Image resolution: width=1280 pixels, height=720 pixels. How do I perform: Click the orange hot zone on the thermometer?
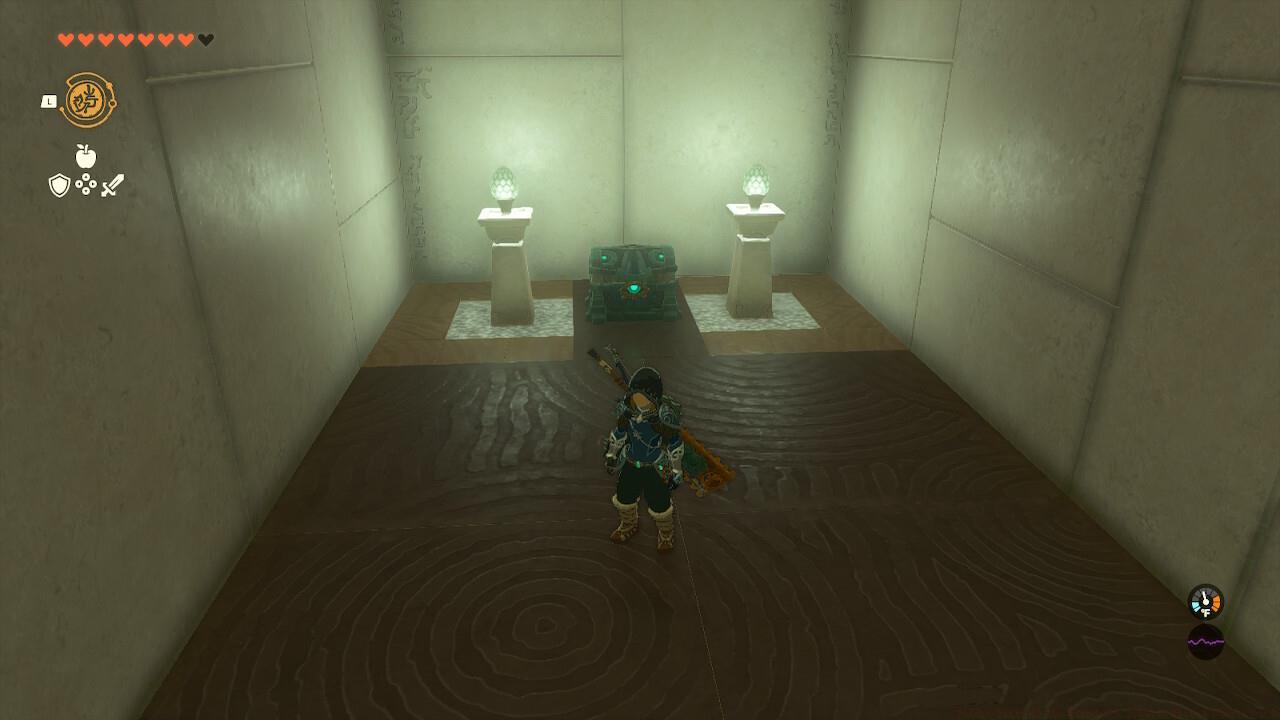(x=1216, y=602)
